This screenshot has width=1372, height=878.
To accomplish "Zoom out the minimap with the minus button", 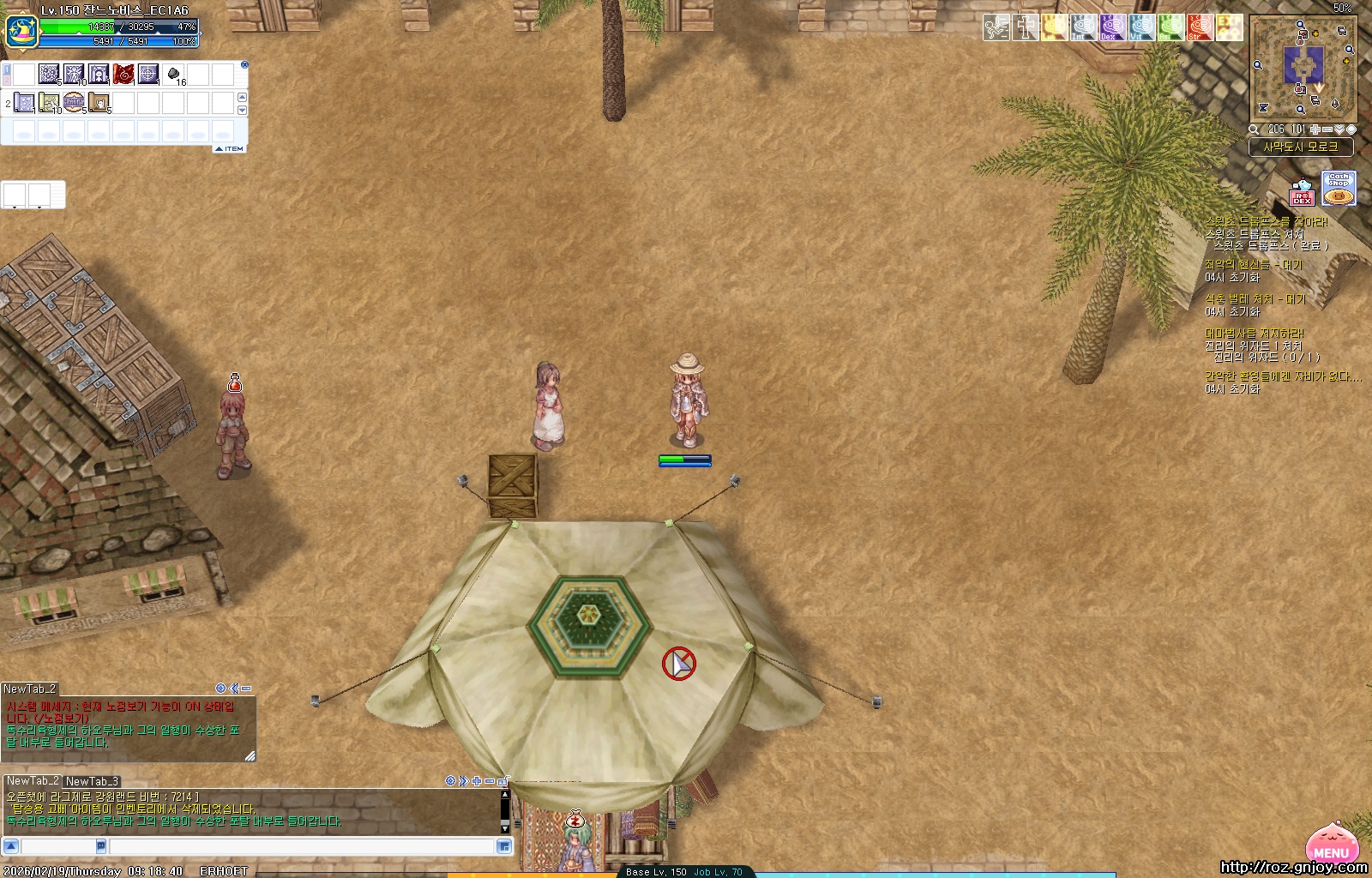I will 1327,129.
